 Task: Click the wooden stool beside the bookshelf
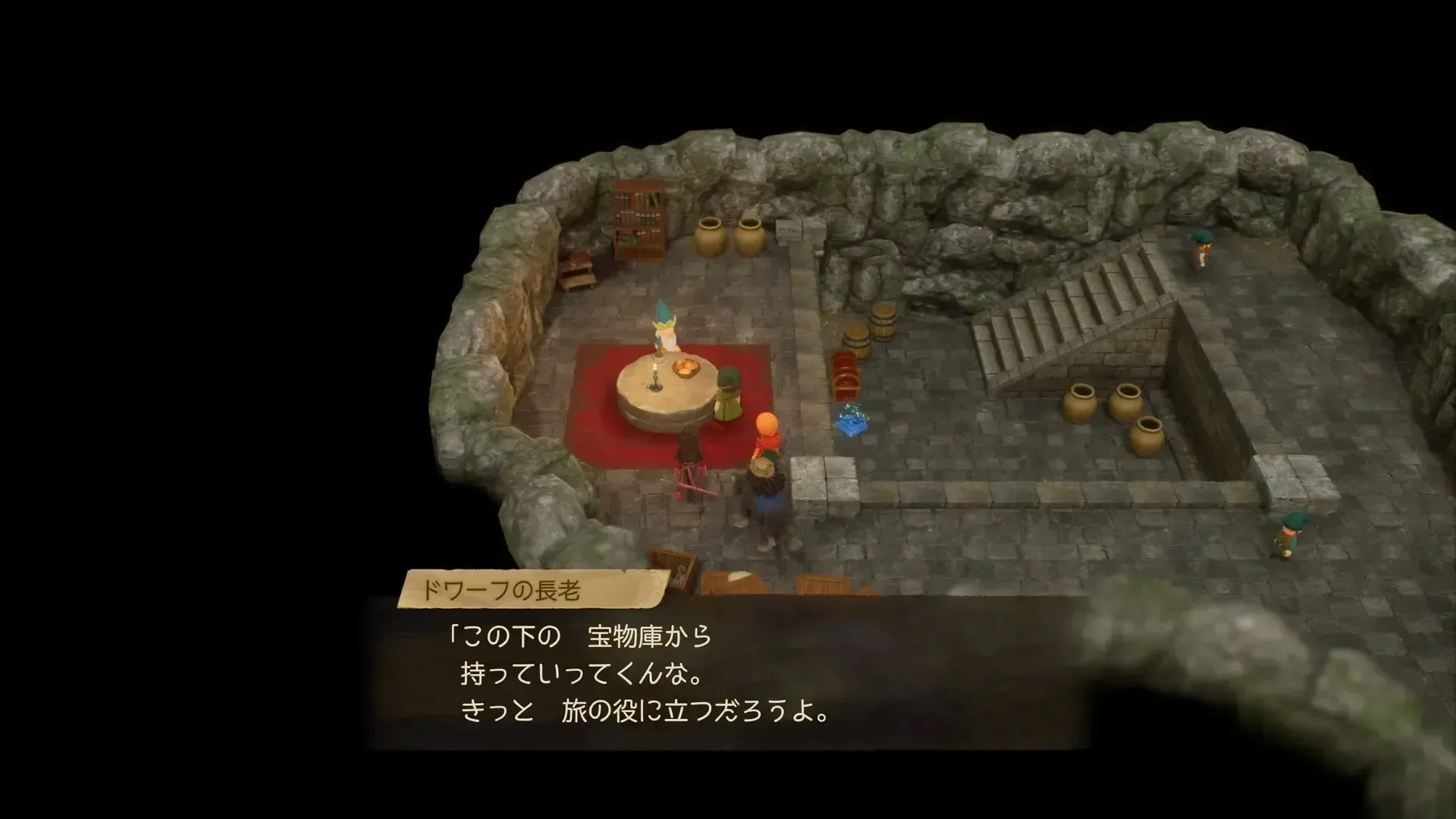tap(578, 275)
